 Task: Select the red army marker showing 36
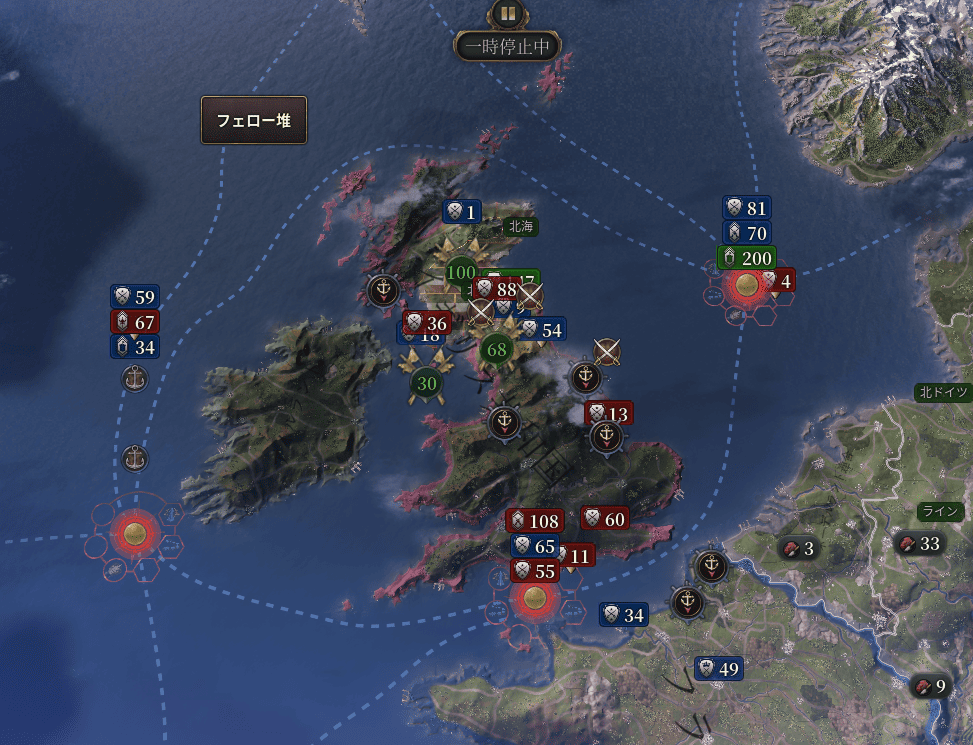coord(427,323)
